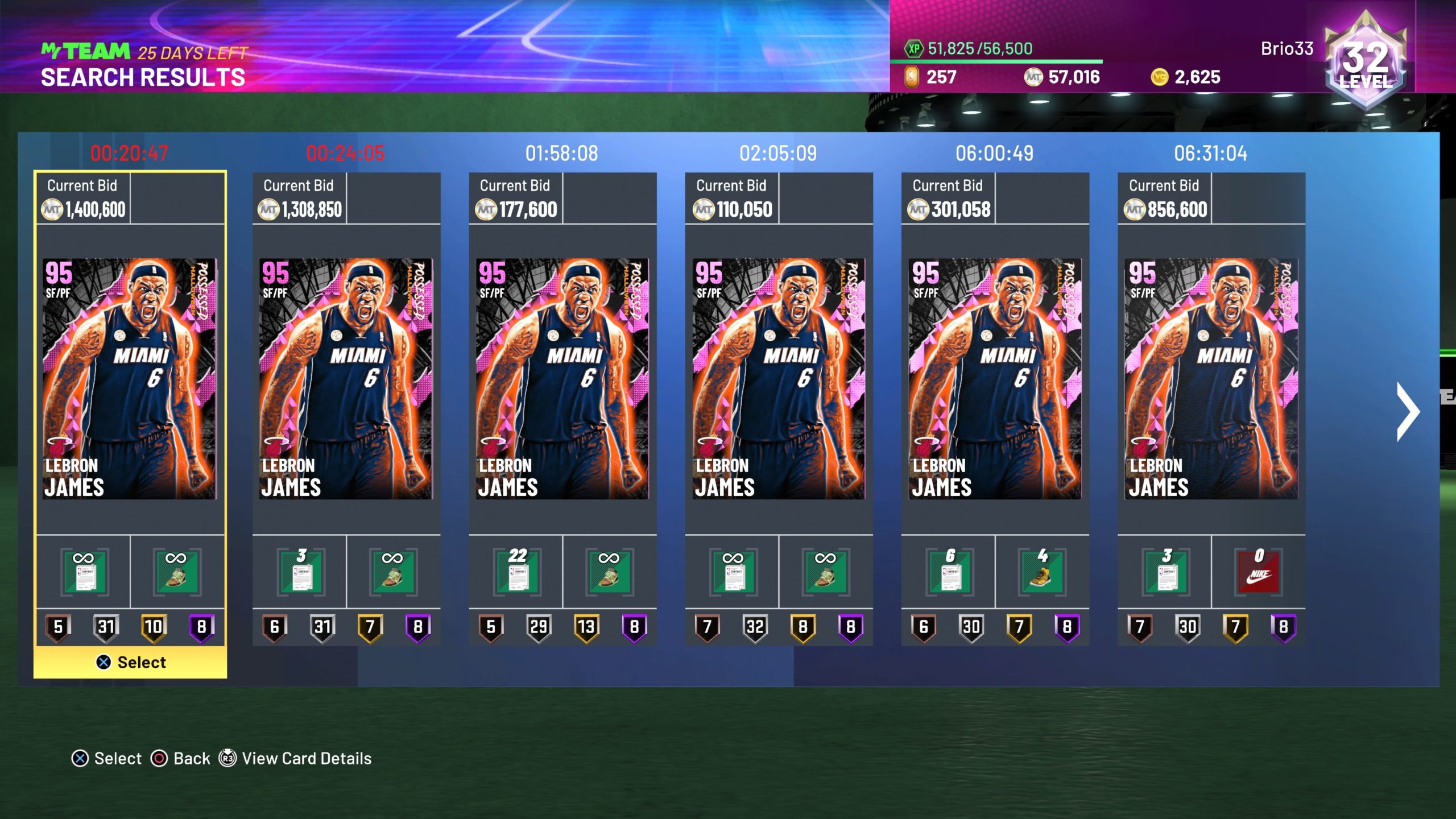The image size is (1456, 819).
Task: Pick the LeBron card with 110,050 bid
Action: pyautogui.click(x=779, y=379)
